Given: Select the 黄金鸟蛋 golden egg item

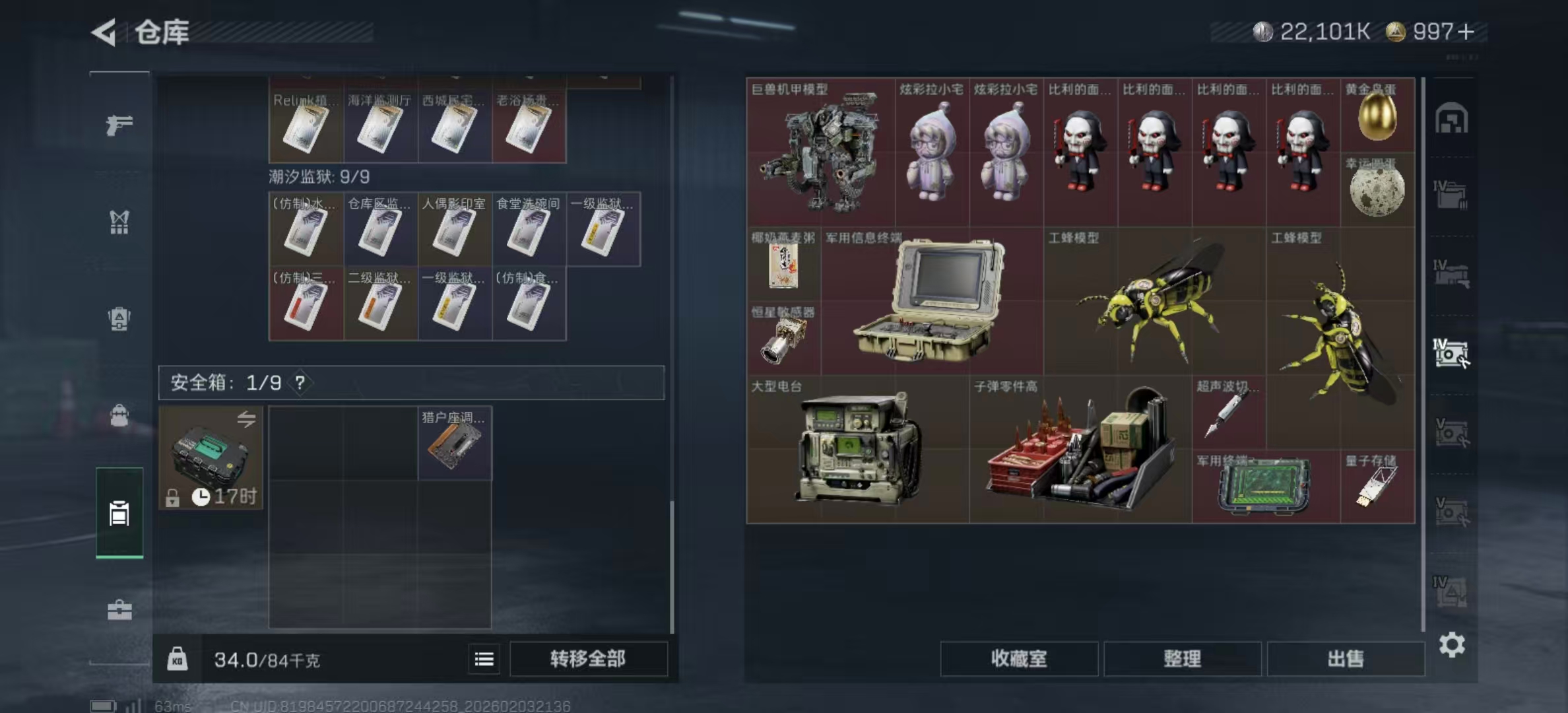Looking at the screenshot, I should point(1377,119).
